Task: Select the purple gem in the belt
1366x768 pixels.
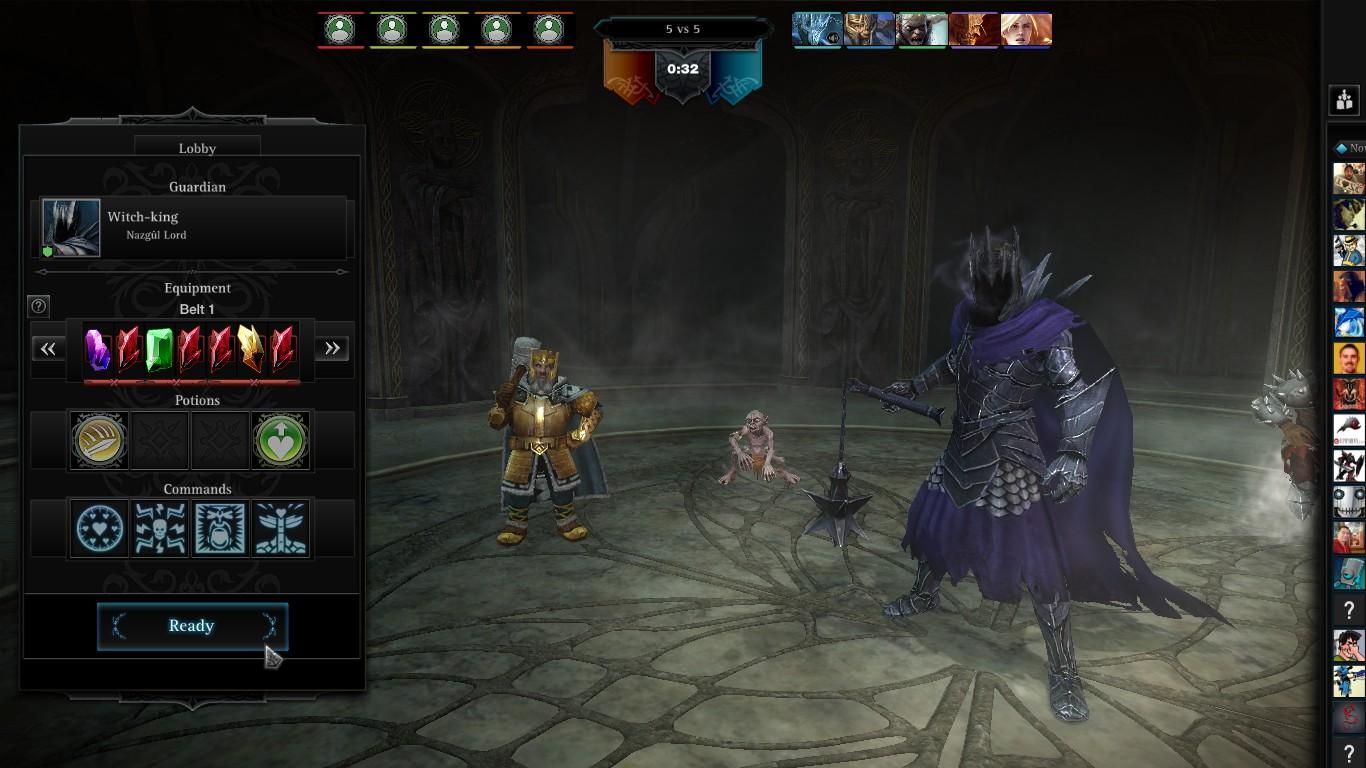Action: click(97, 349)
